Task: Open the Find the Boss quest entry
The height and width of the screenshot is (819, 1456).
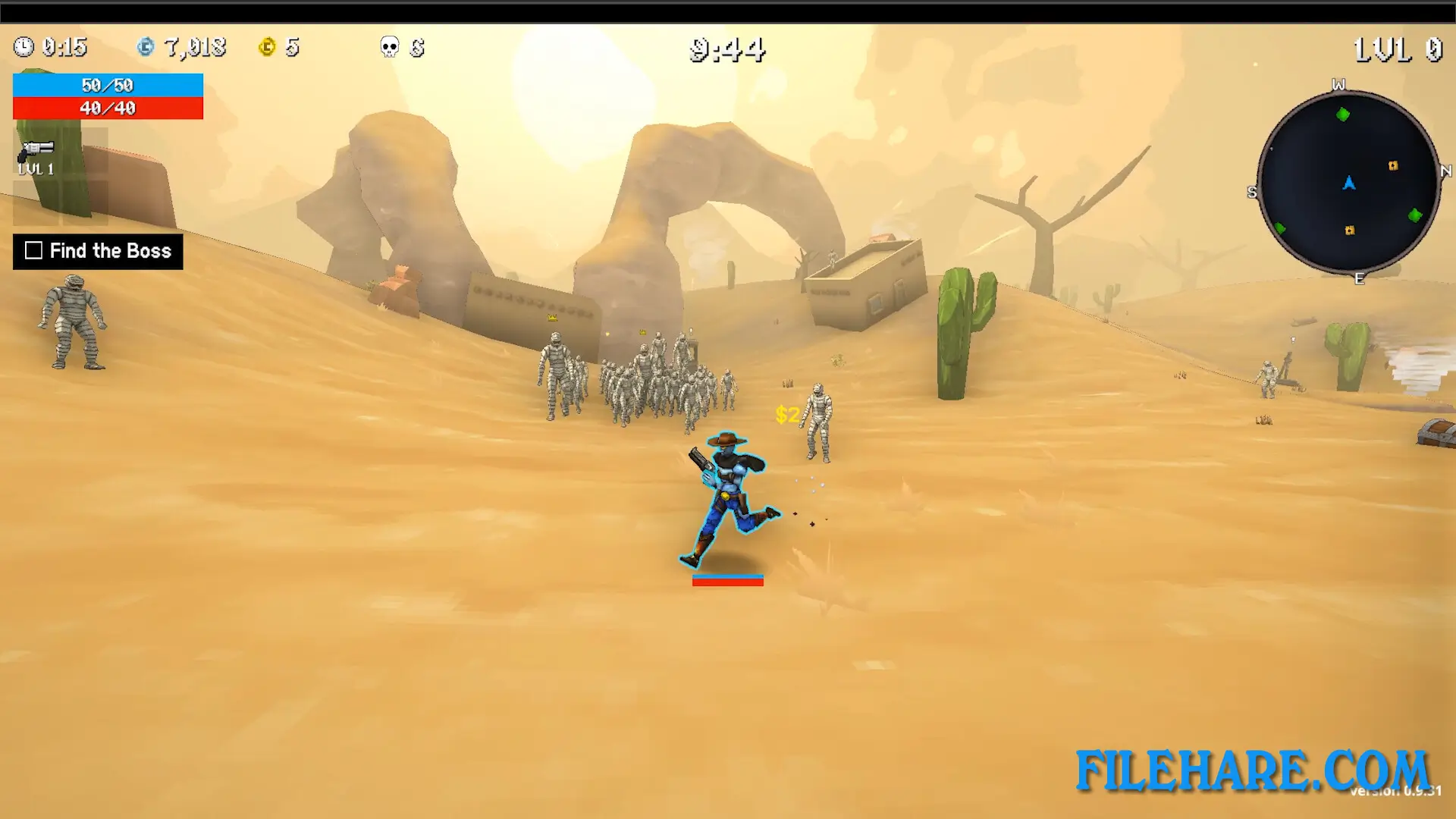Action: pyautogui.click(x=110, y=251)
